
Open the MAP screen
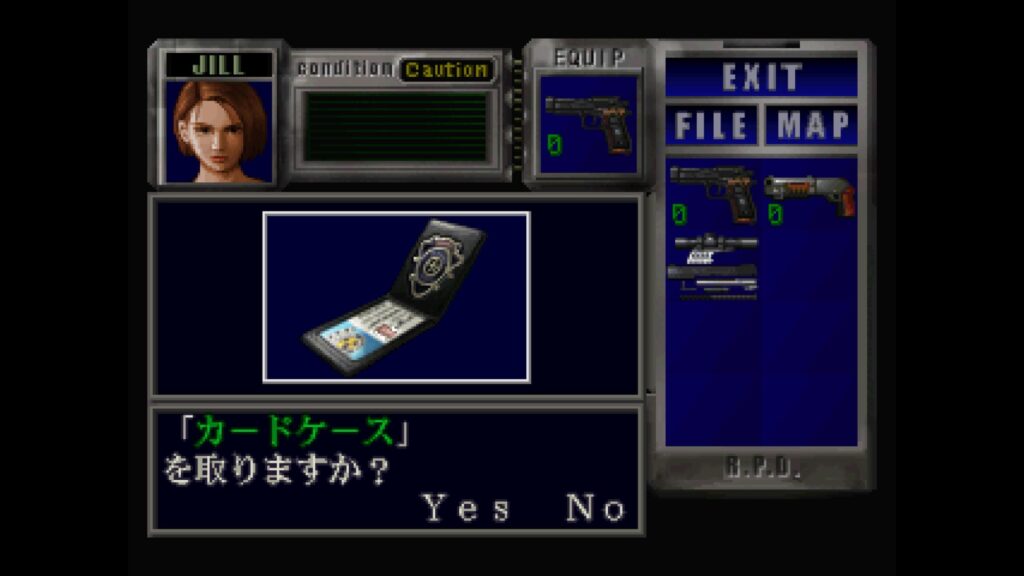(813, 126)
